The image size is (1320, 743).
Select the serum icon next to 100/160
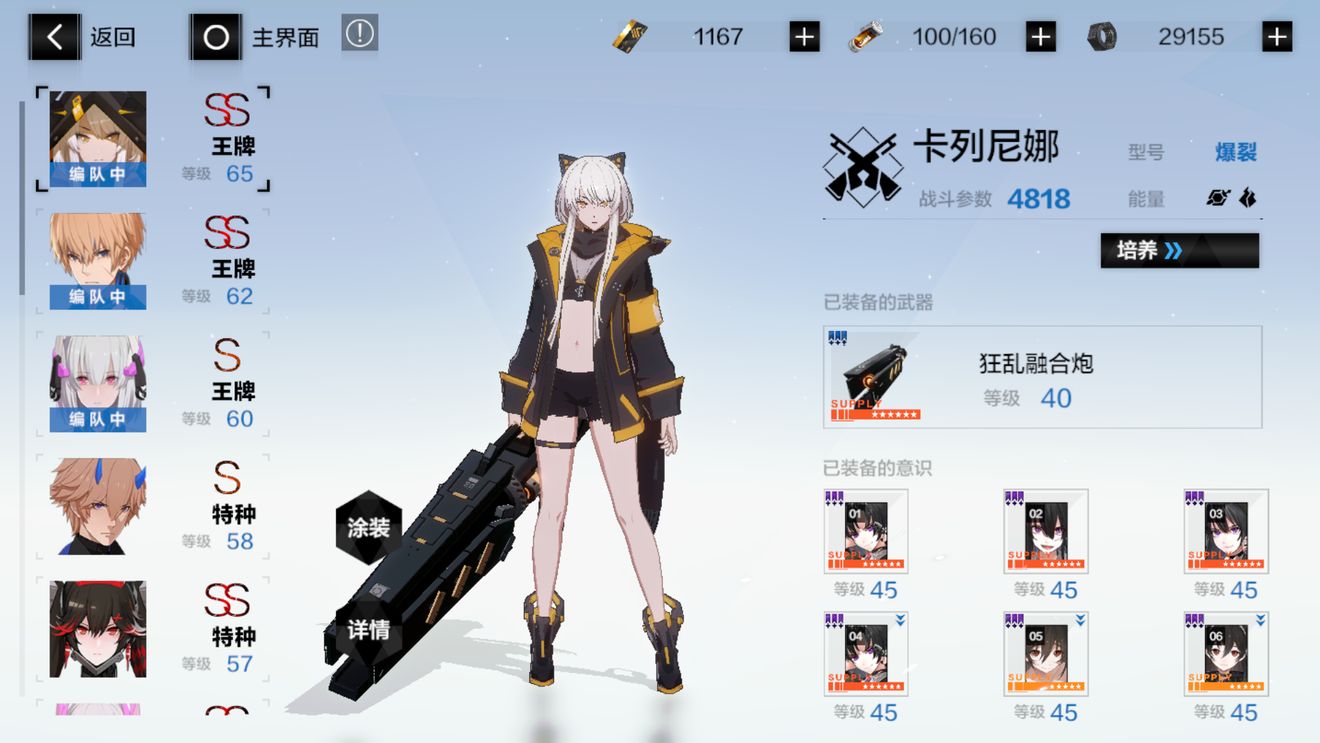(869, 35)
